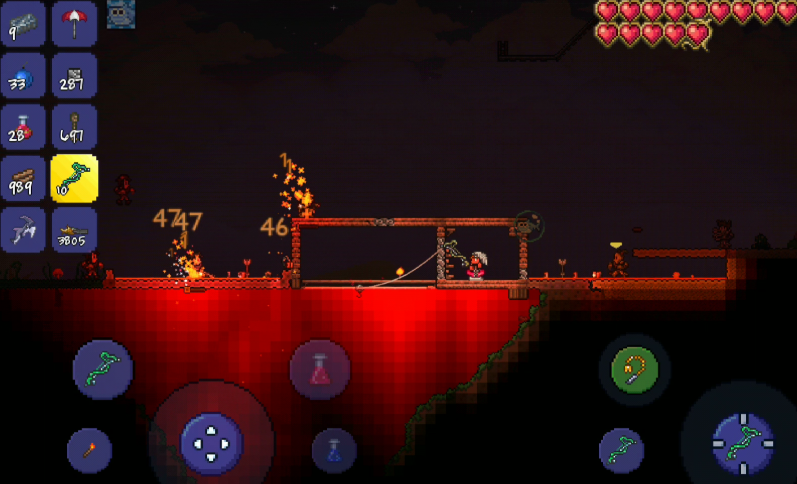Screen dimensions: 797x484
Task: Select the item stack of 697
Action: (74, 128)
